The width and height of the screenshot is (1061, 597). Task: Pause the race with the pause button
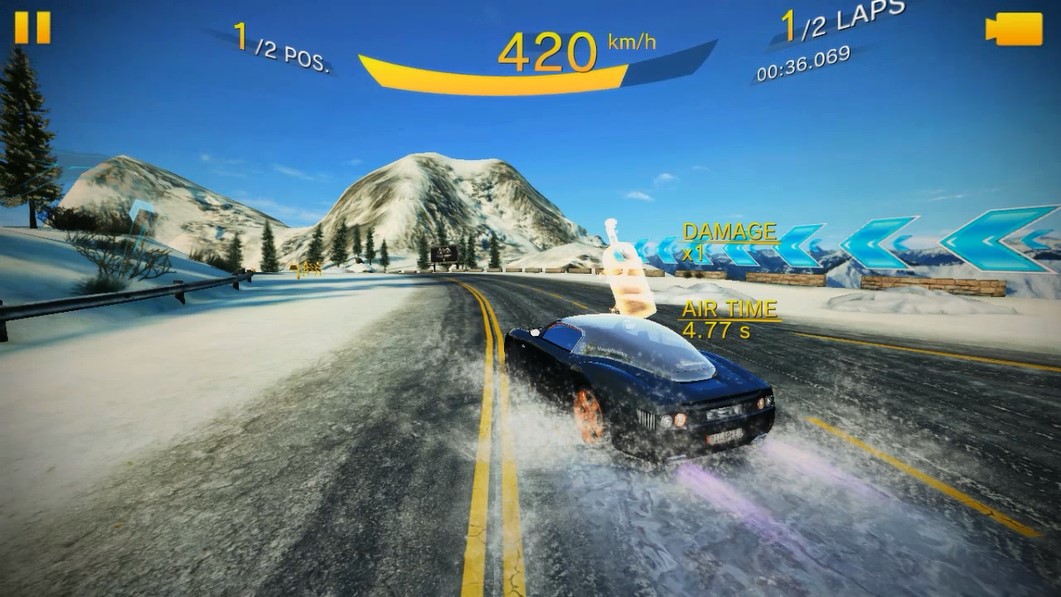32,27
